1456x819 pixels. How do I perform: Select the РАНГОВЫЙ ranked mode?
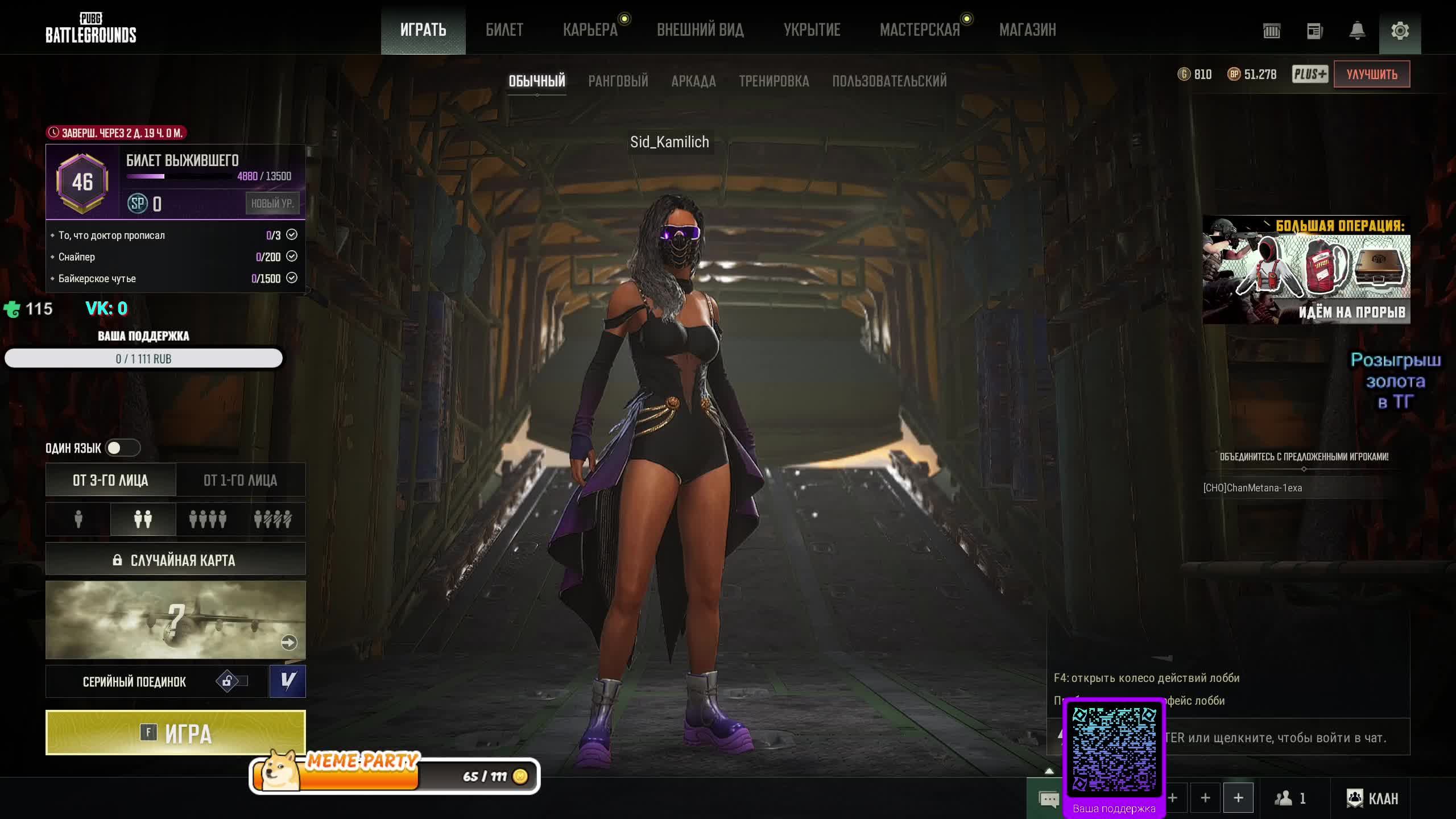click(x=618, y=81)
